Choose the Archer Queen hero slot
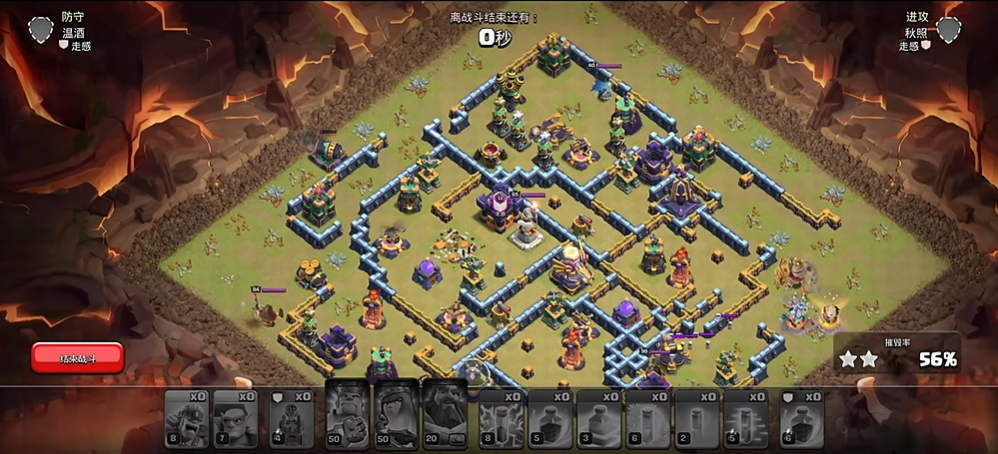998x454 pixels. point(396,414)
